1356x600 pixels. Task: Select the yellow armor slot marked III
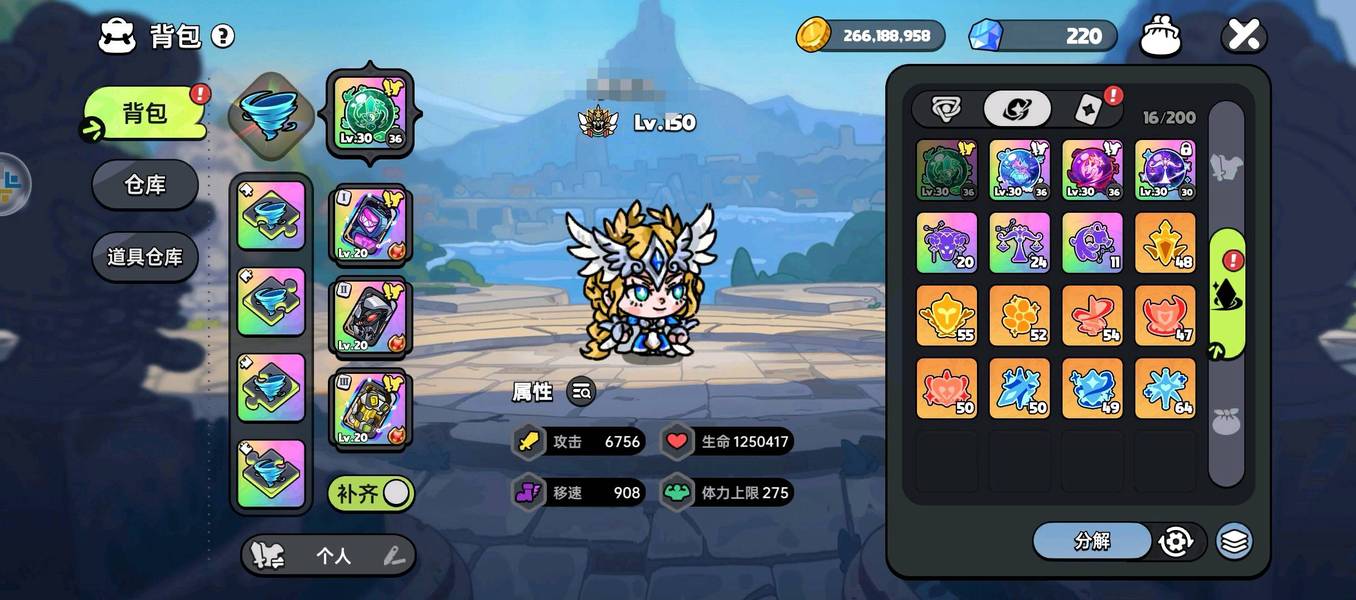370,409
